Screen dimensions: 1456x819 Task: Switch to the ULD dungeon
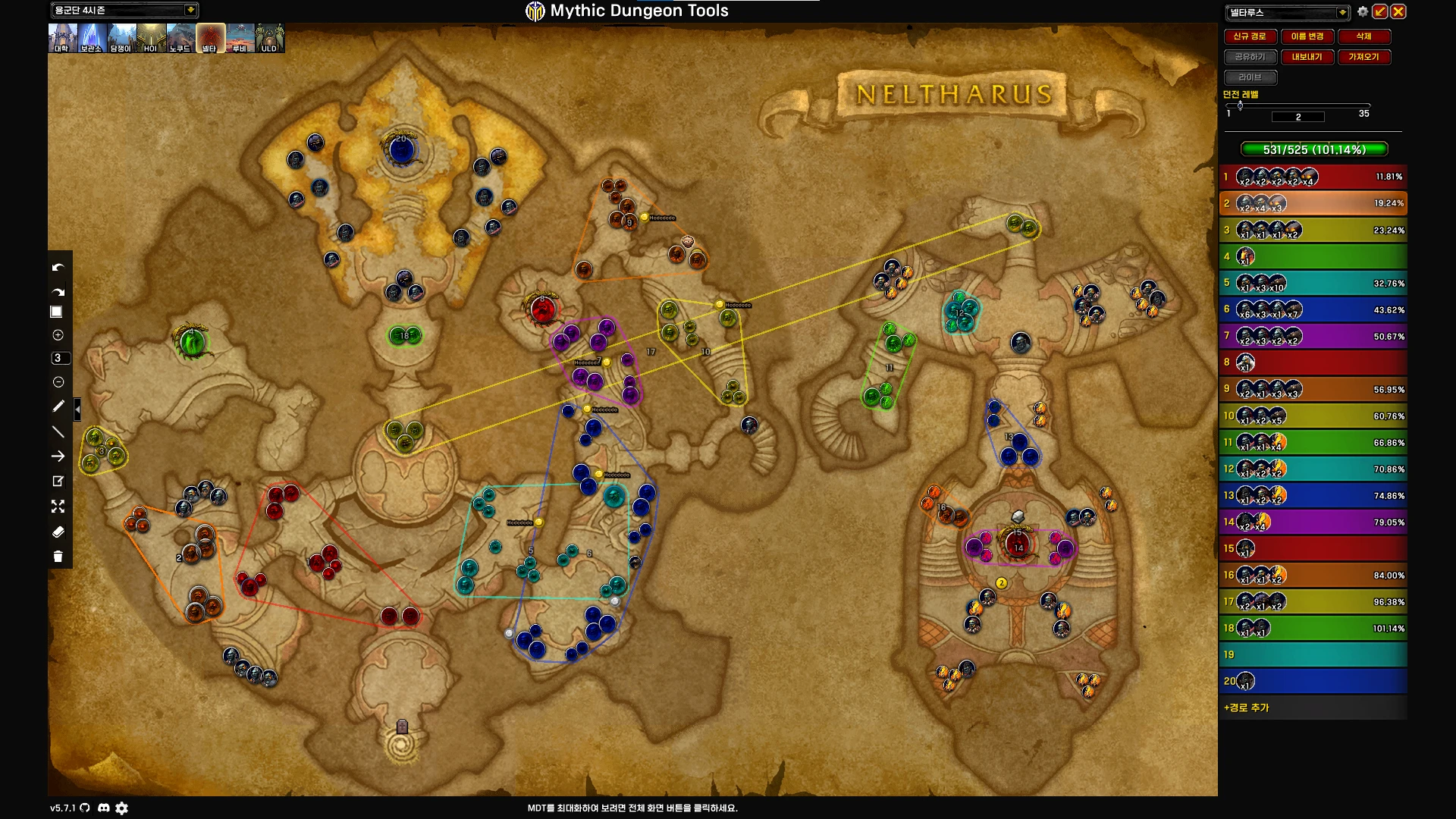click(x=269, y=38)
